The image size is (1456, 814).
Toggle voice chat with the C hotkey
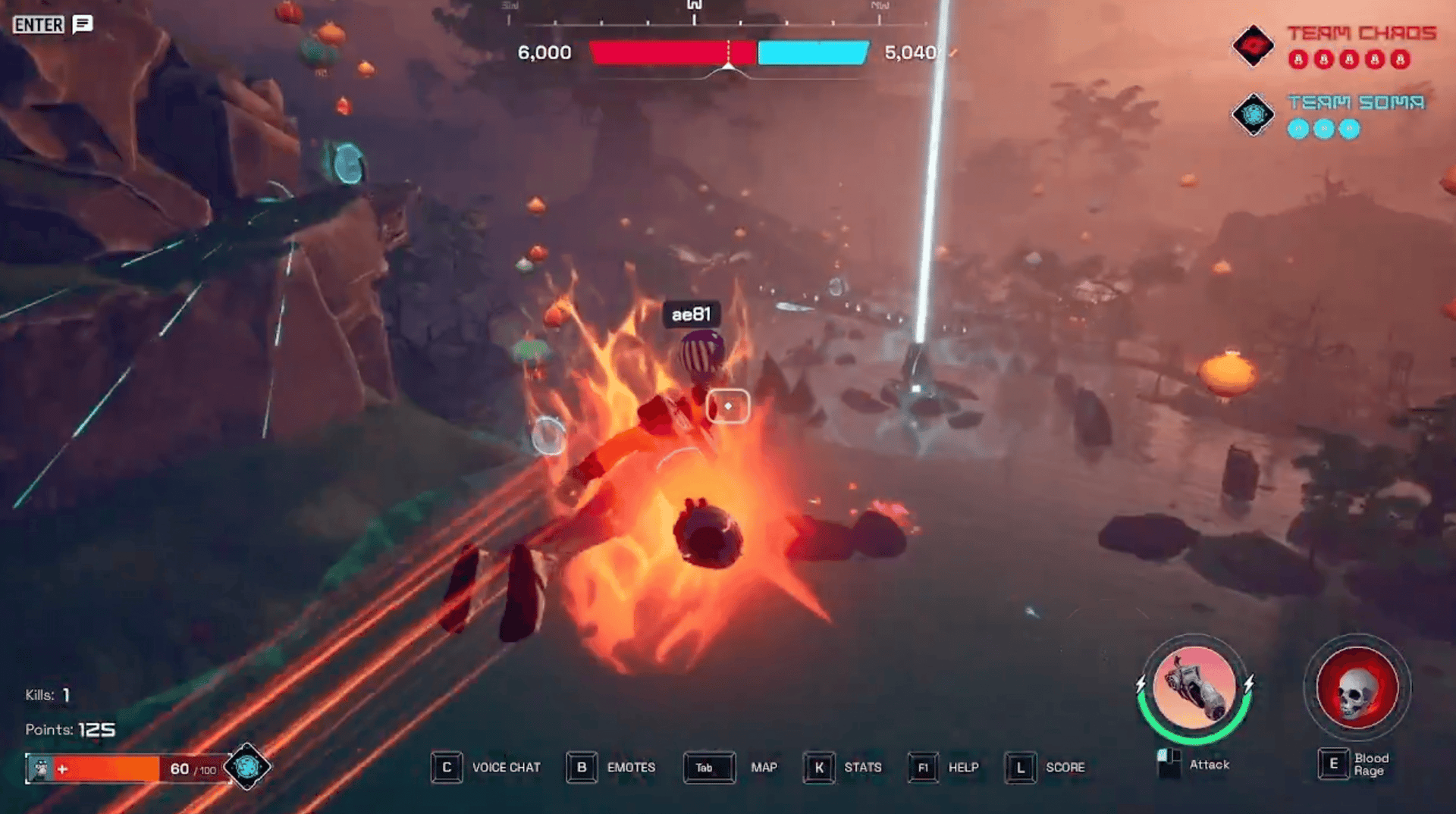(446, 767)
